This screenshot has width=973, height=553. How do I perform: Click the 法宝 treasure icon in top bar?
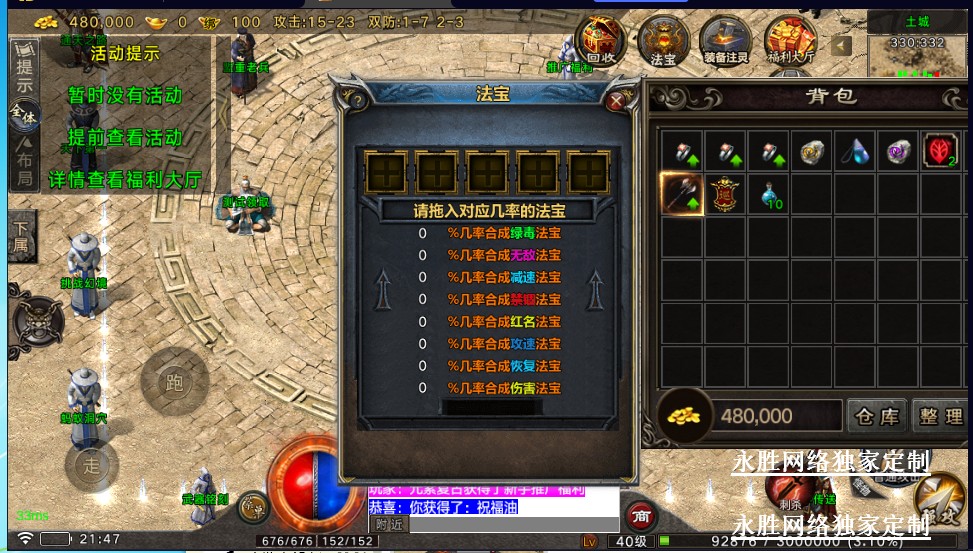[x=663, y=38]
